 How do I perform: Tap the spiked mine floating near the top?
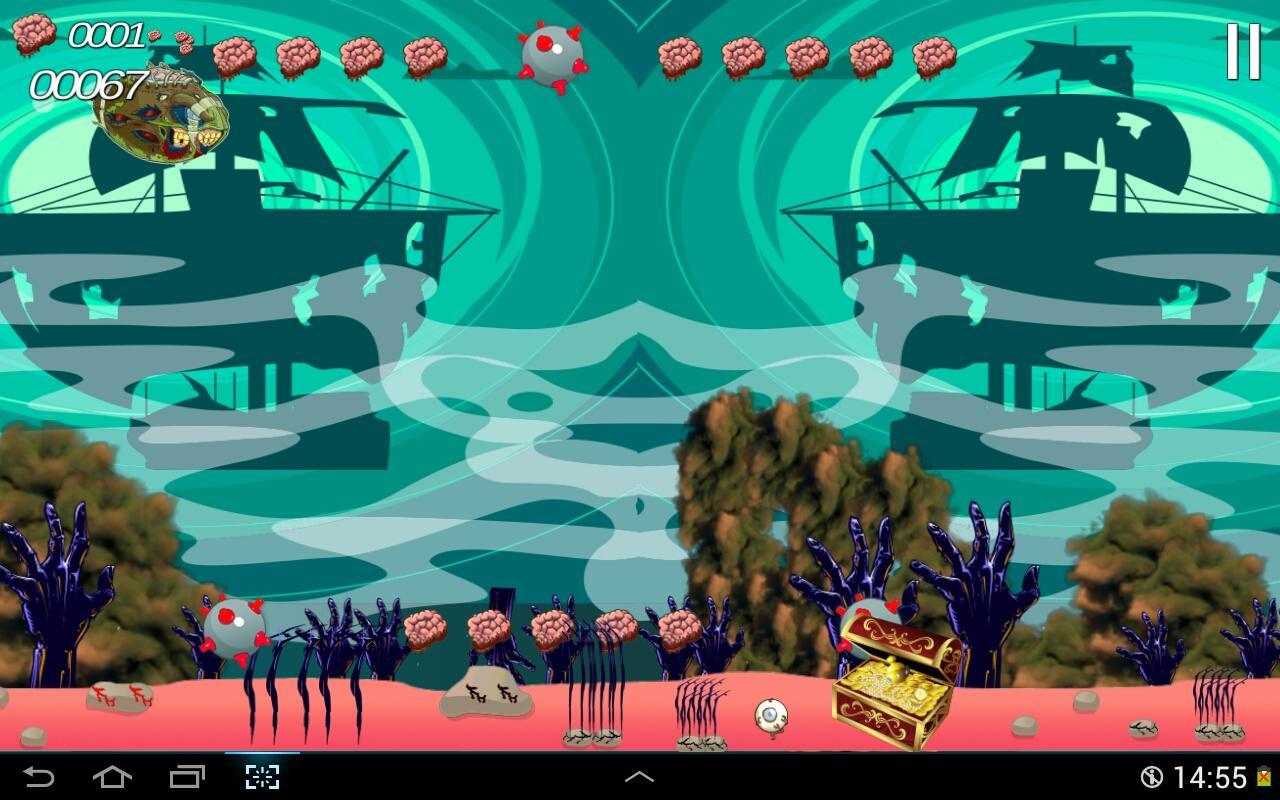point(551,53)
